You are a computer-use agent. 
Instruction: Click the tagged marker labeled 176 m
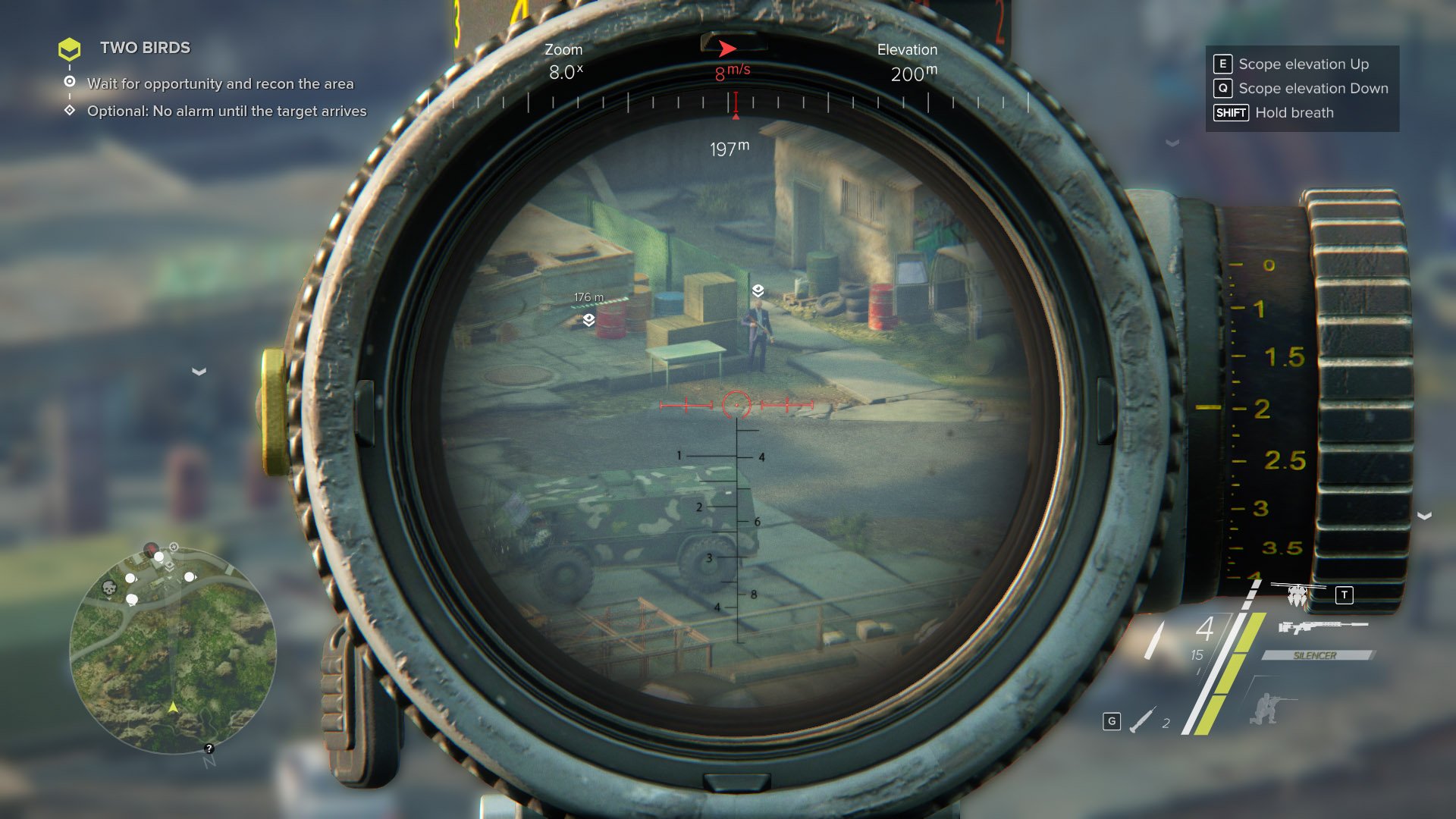(x=588, y=320)
